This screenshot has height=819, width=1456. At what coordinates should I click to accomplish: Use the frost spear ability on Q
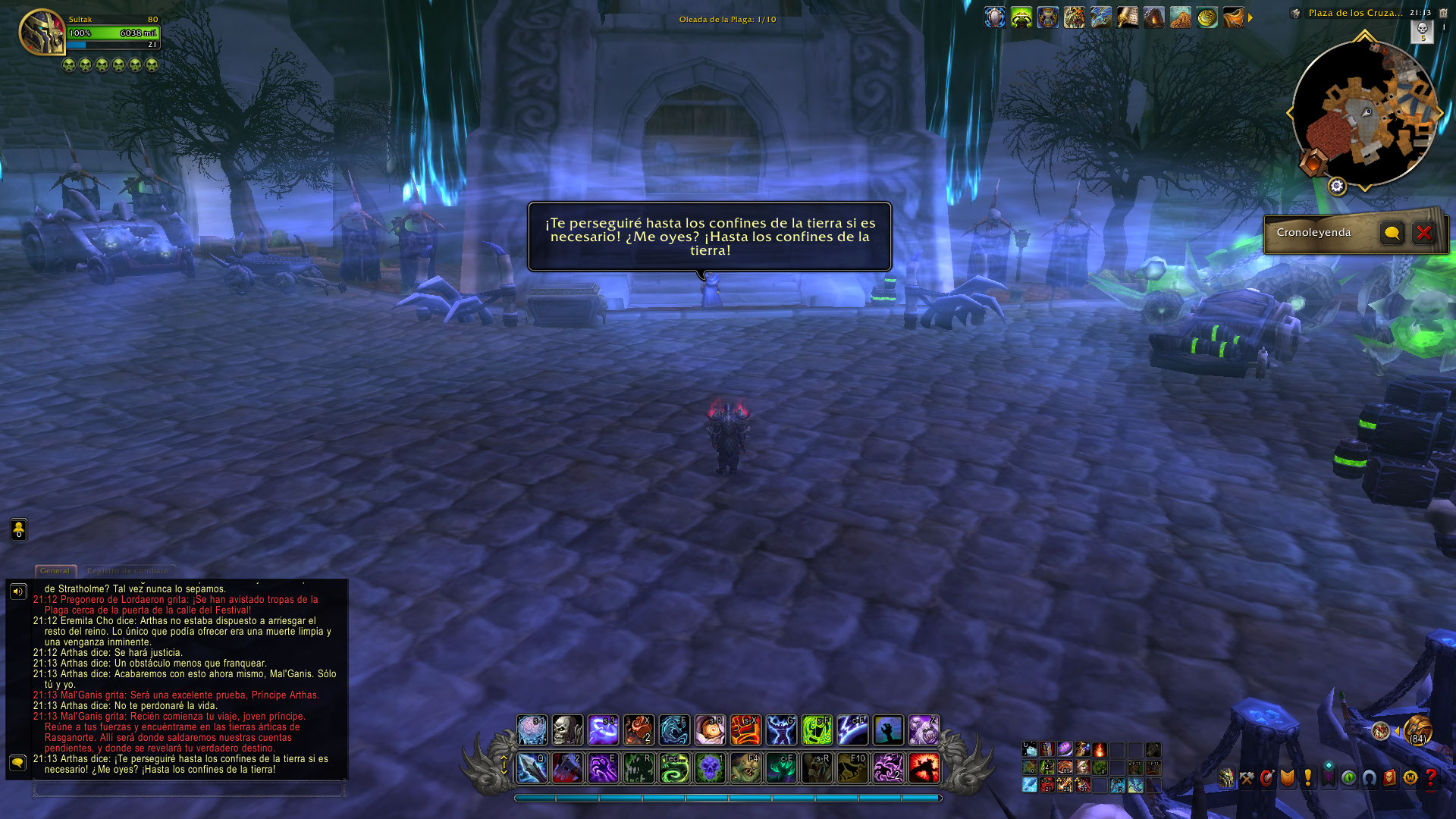click(532, 768)
